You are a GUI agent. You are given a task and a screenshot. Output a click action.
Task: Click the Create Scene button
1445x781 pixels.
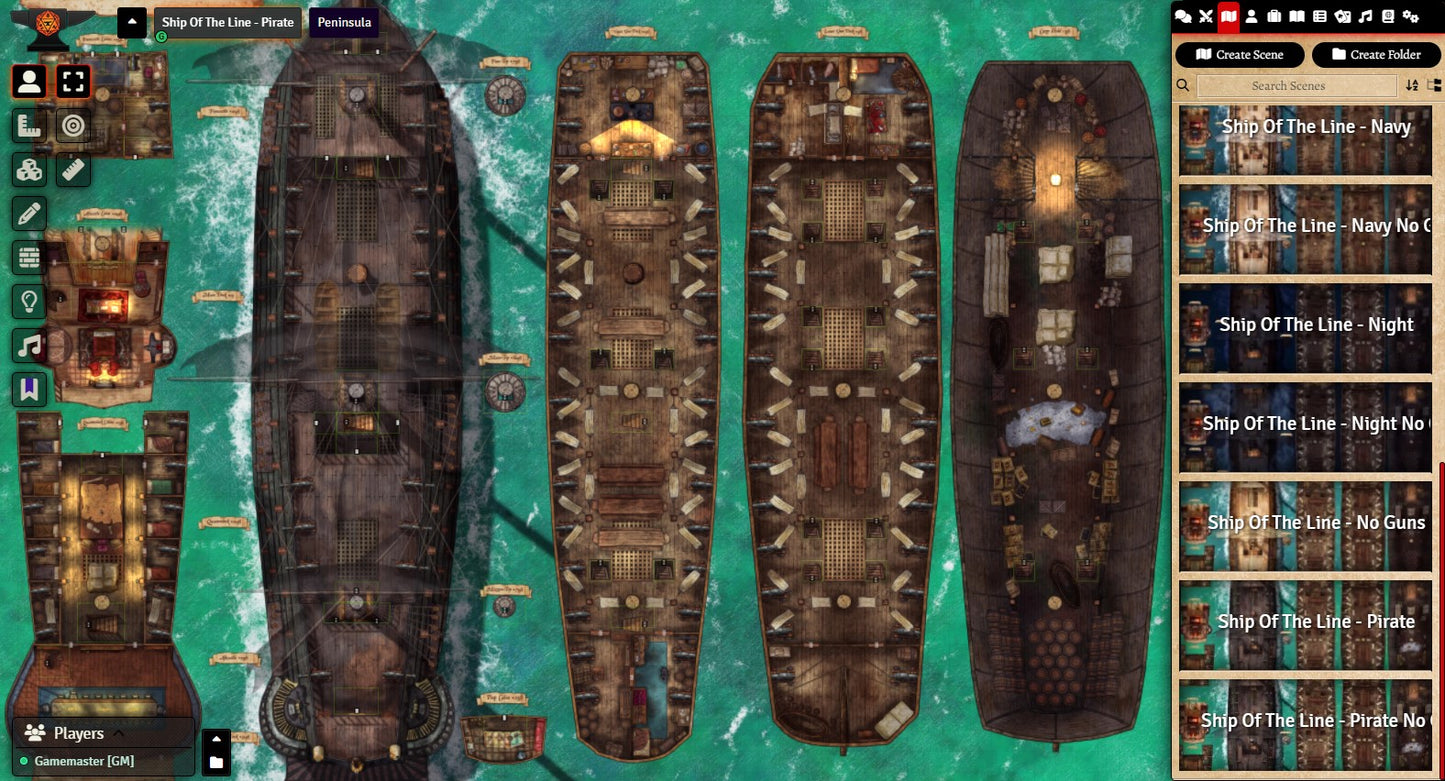(x=1240, y=55)
